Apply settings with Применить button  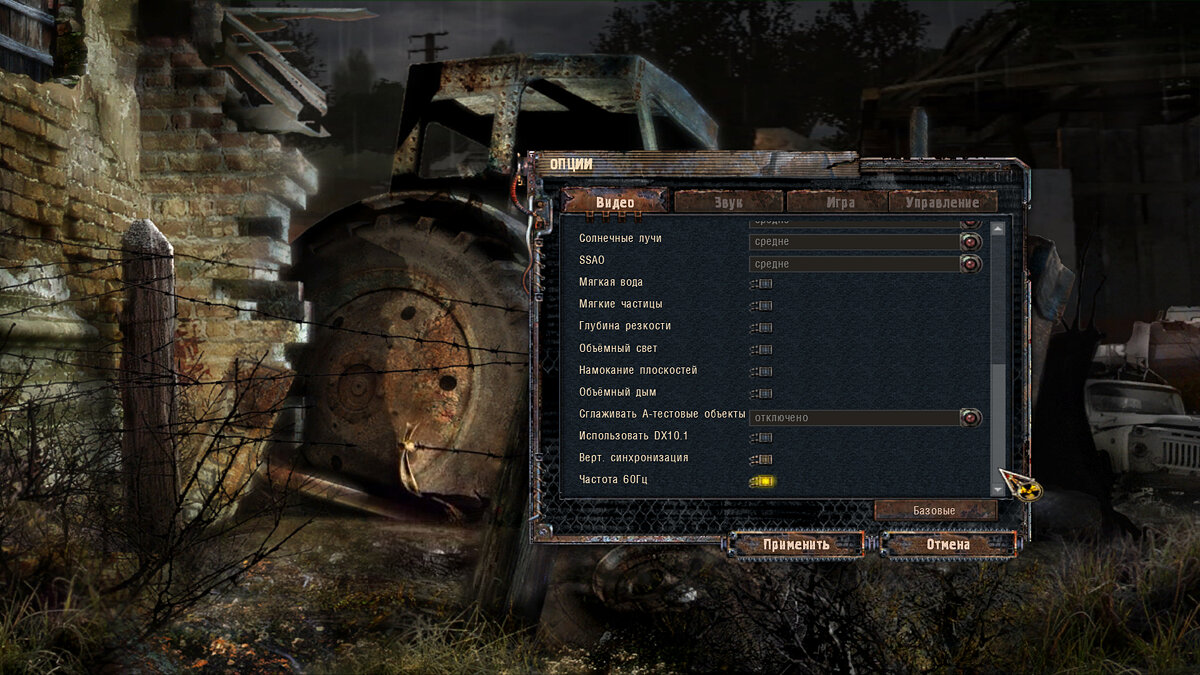[x=796, y=544]
